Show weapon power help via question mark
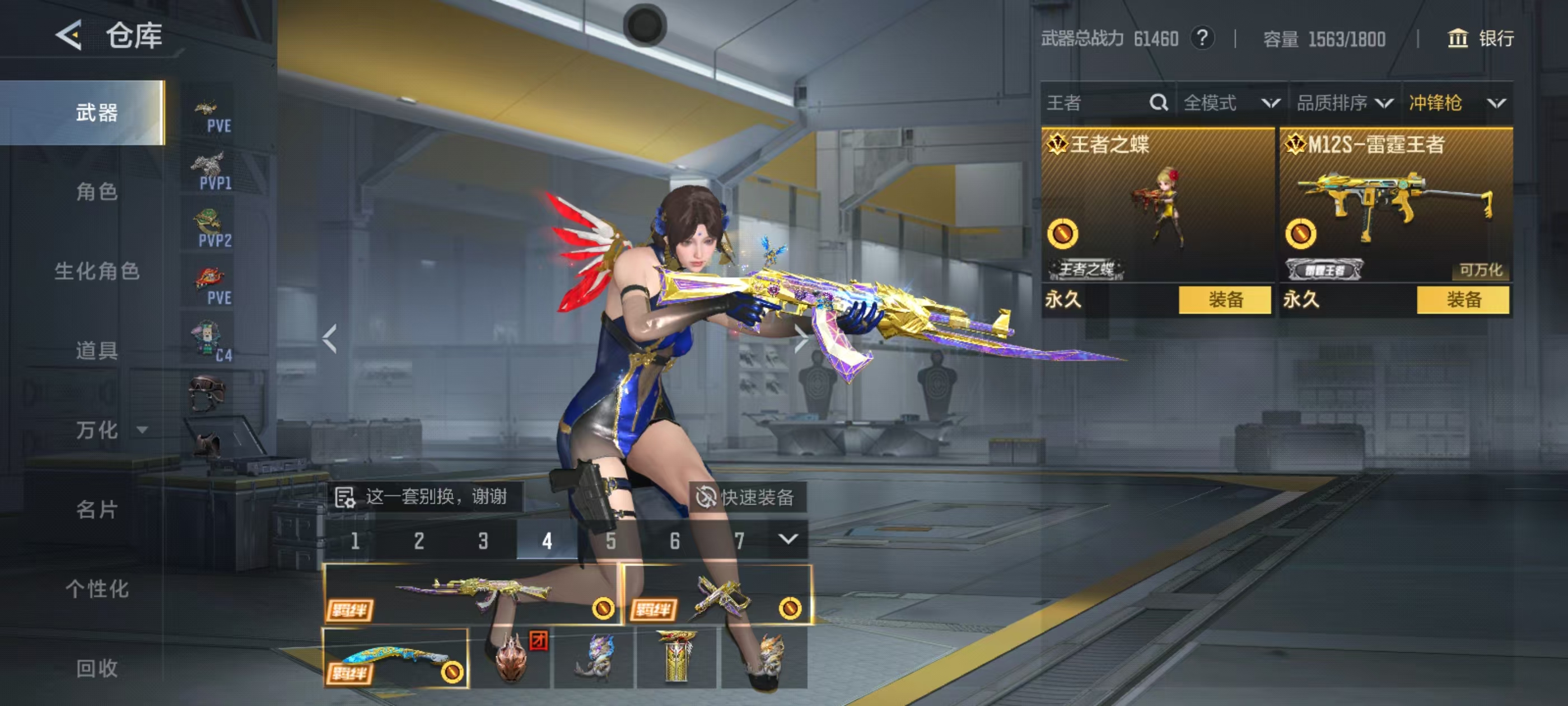This screenshot has width=1568, height=706. 1202,39
